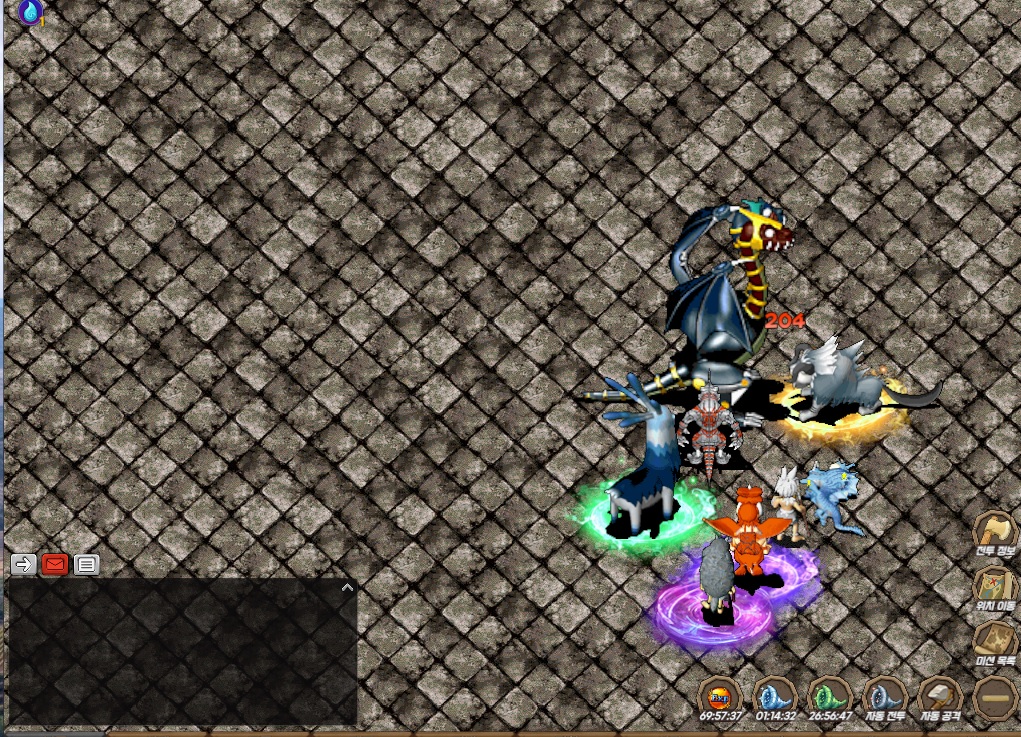
Task: Toggle 자동 공격 hammer button
Action: coord(940,696)
